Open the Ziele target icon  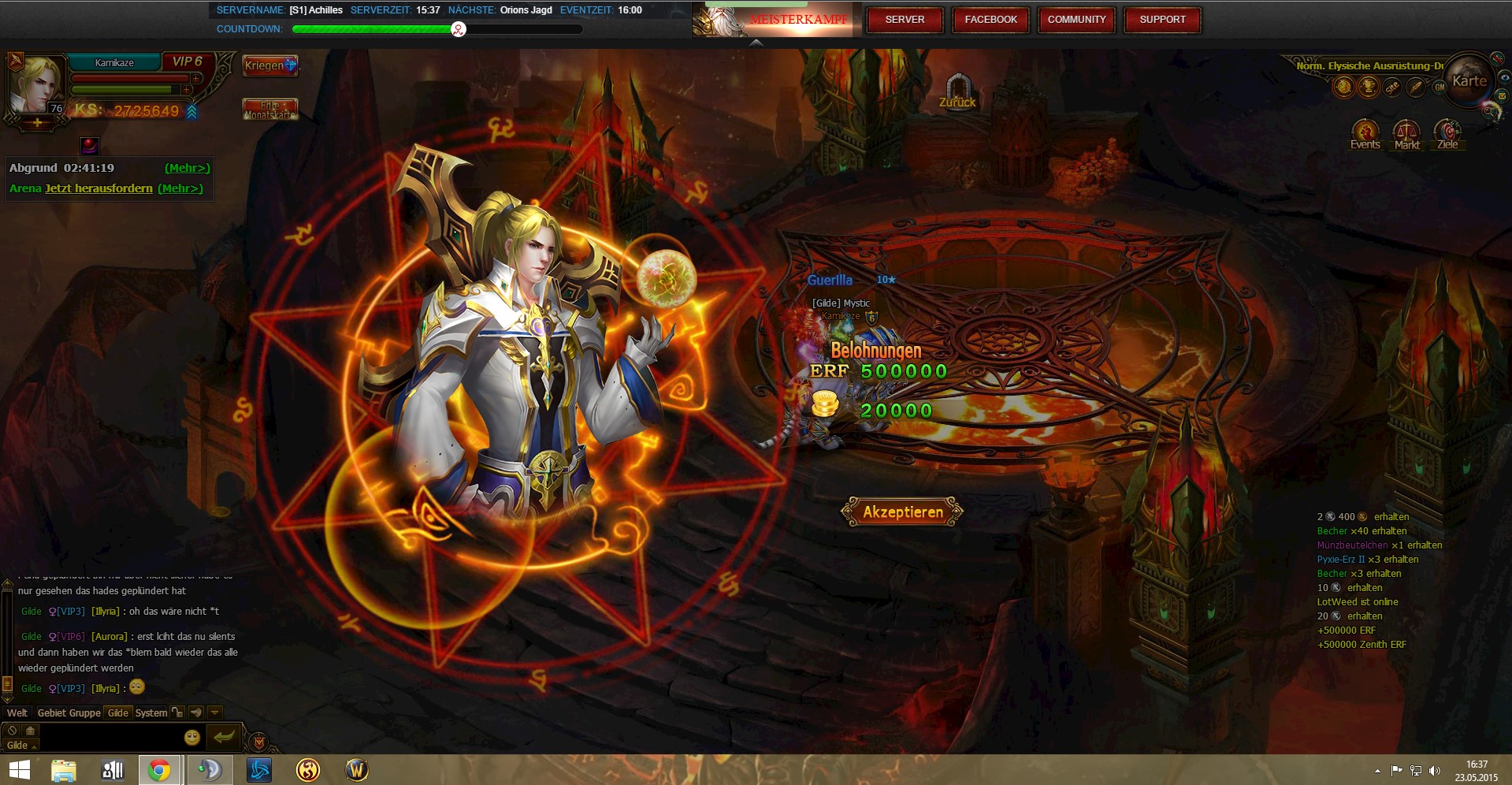point(1447,133)
